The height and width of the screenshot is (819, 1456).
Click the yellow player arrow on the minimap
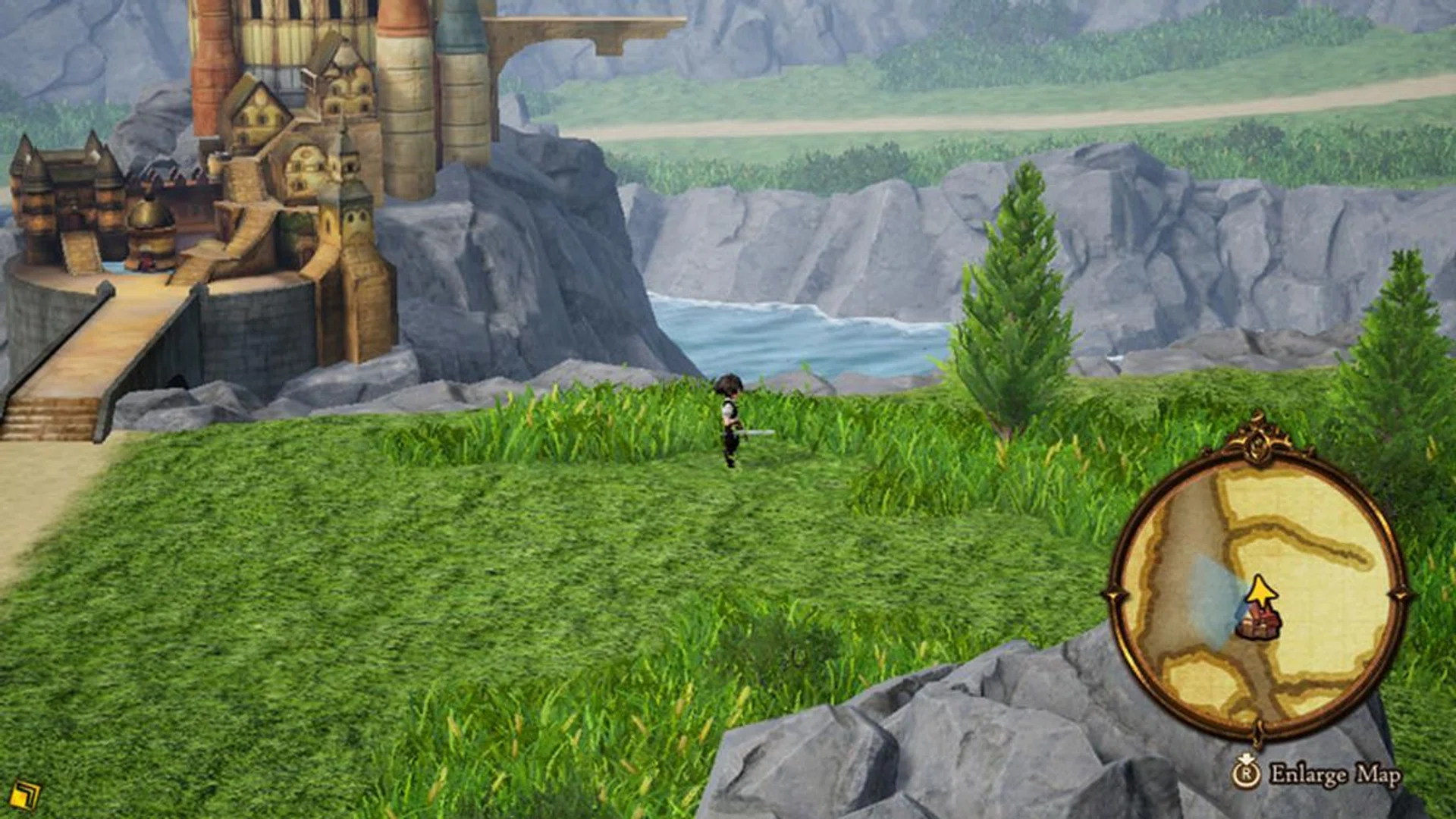(1260, 591)
